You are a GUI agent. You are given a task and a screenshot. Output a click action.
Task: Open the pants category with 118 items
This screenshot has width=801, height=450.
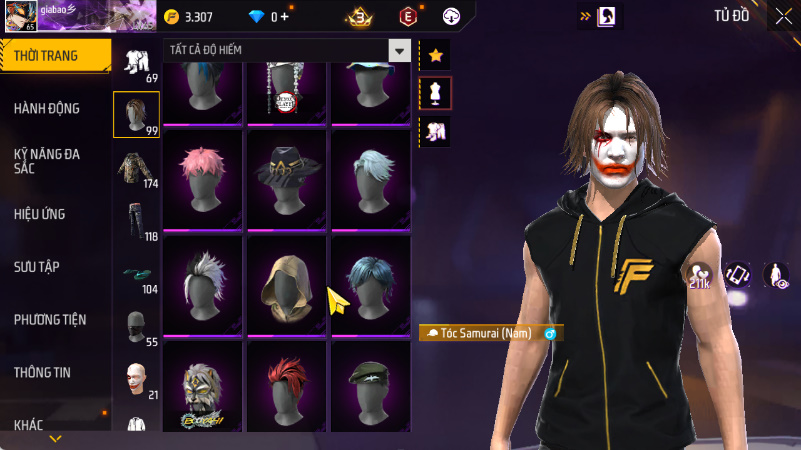[136, 222]
